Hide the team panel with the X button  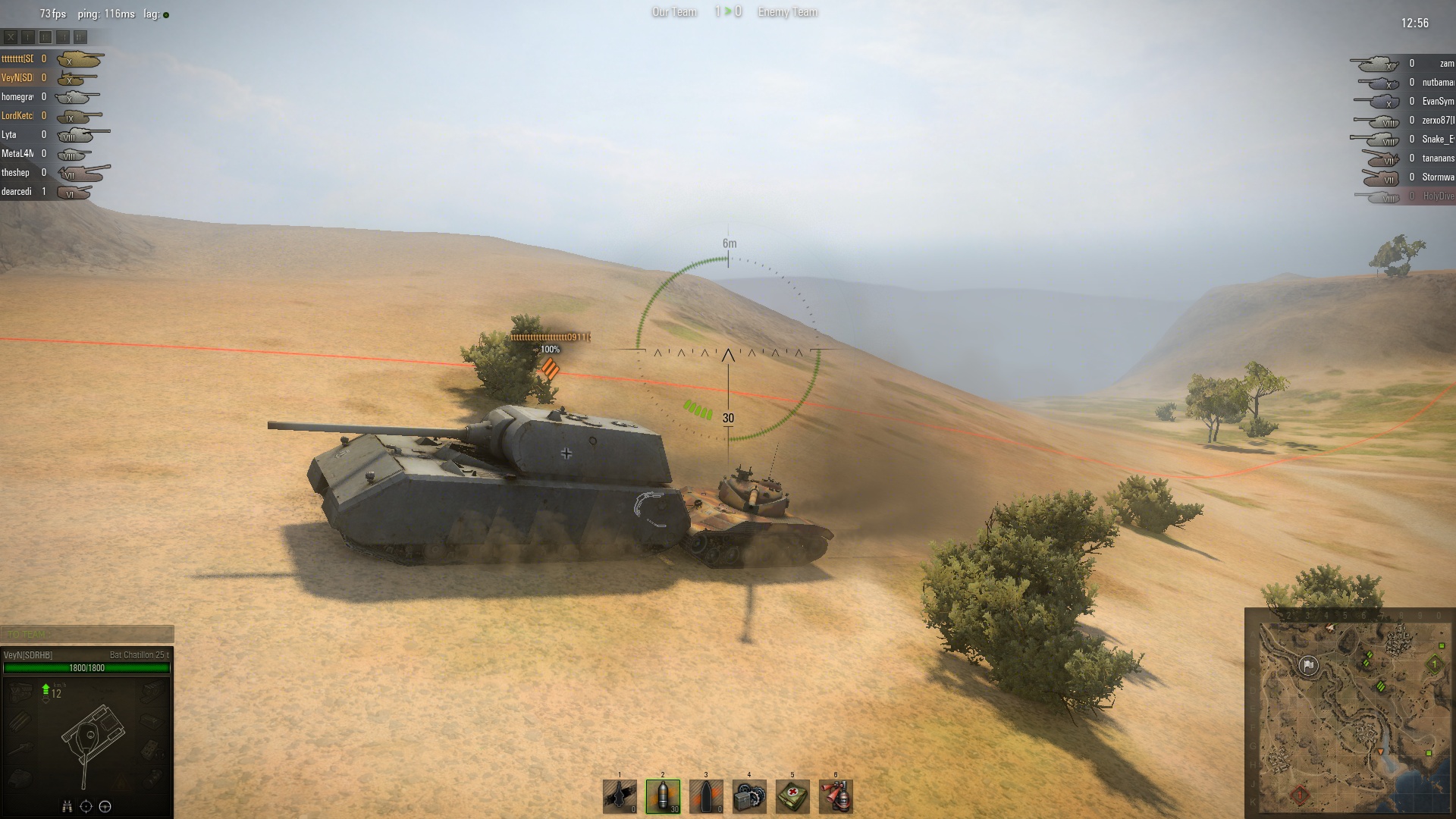(x=11, y=36)
